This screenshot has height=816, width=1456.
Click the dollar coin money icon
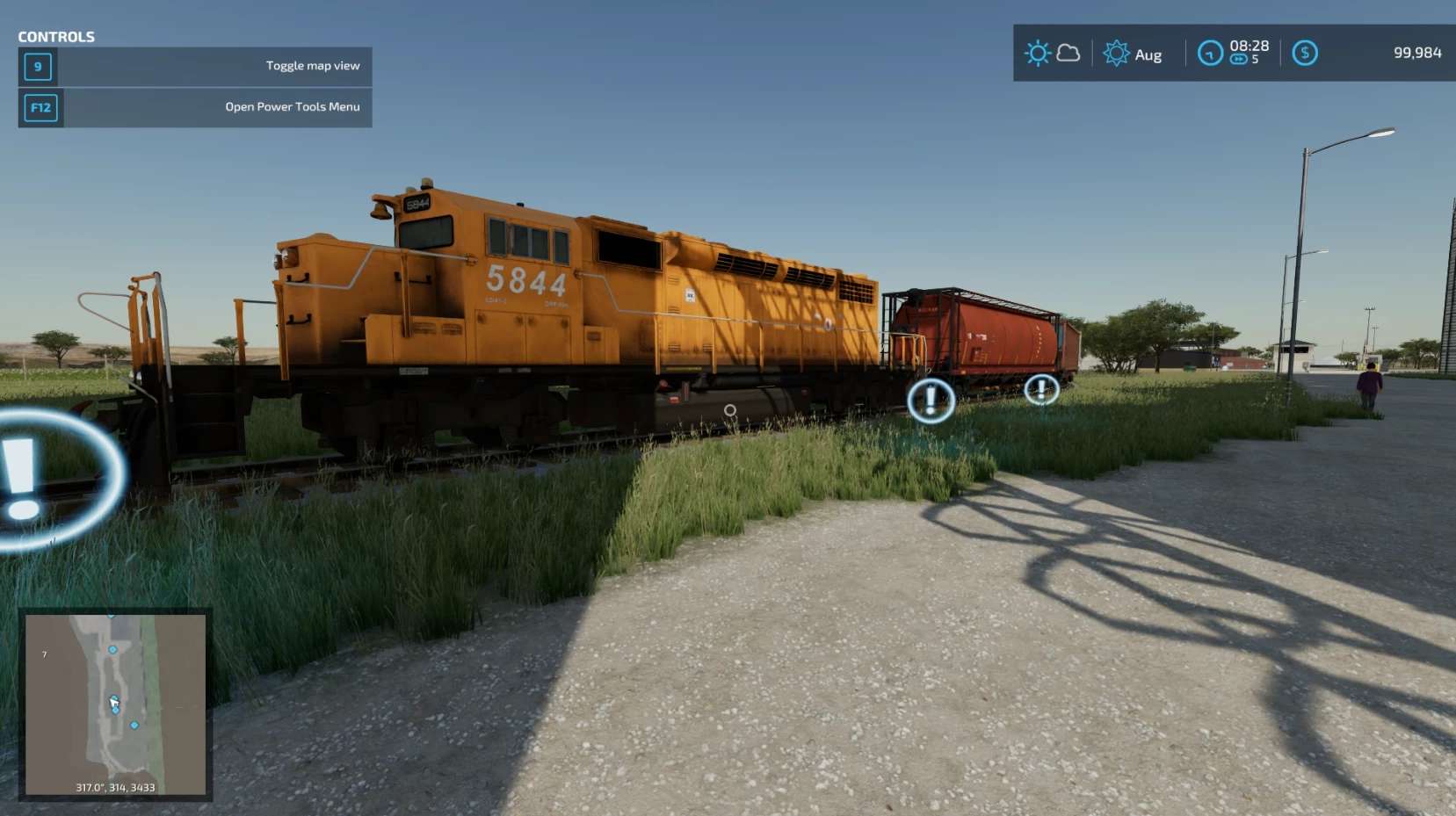coord(1305,54)
